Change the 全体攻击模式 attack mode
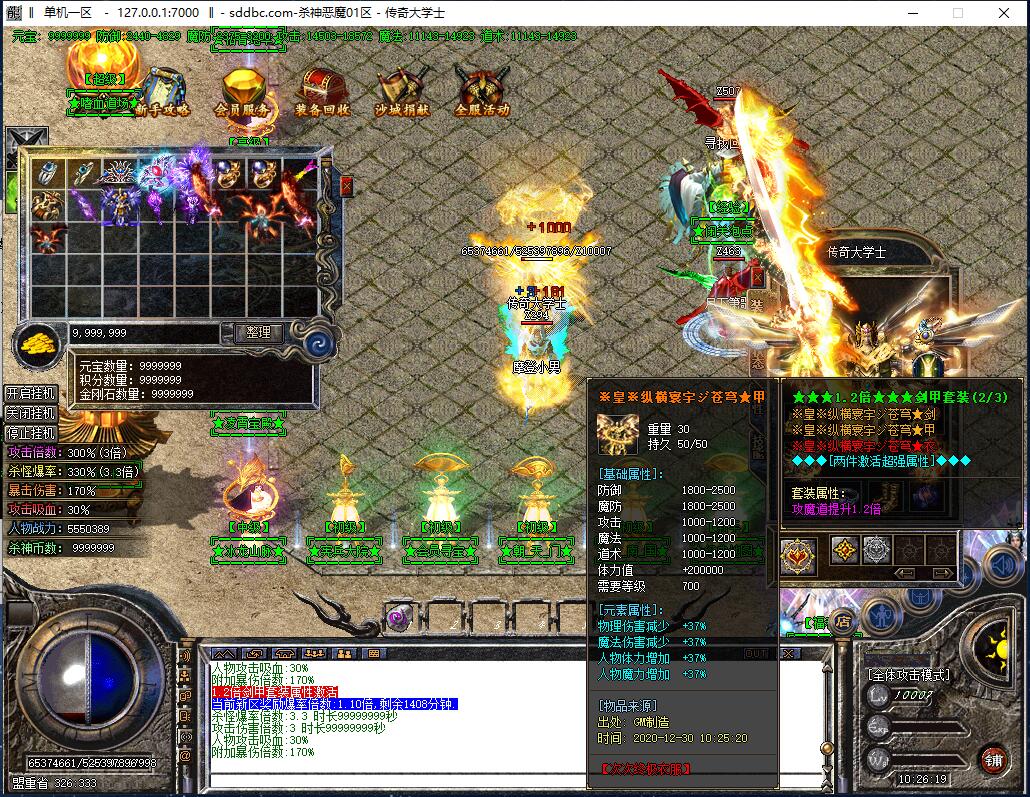 908,675
